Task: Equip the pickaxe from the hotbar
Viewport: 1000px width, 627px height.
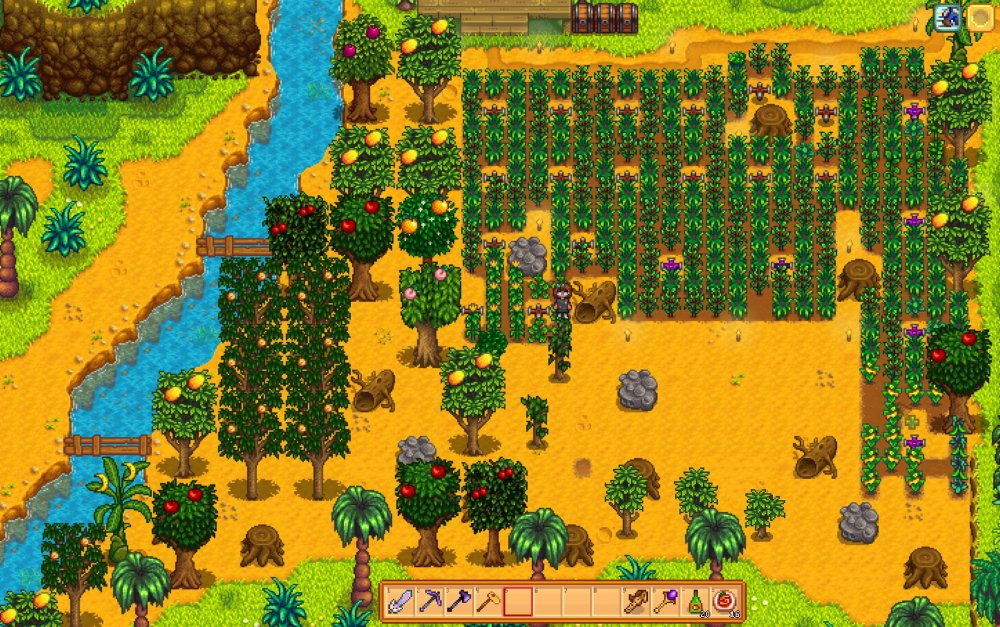Action: pos(429,601)
